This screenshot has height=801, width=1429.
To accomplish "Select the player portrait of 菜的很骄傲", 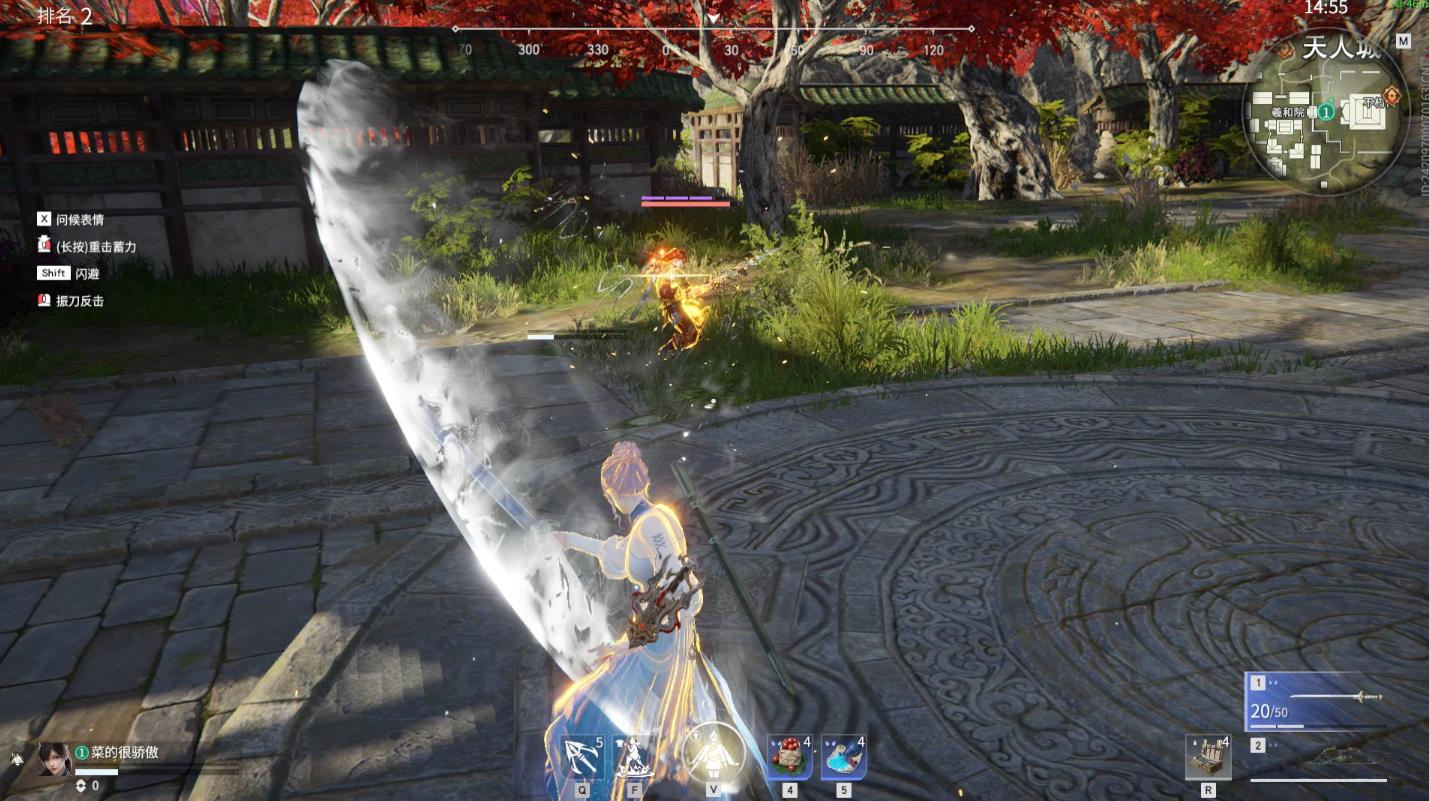I will point(54,759).
